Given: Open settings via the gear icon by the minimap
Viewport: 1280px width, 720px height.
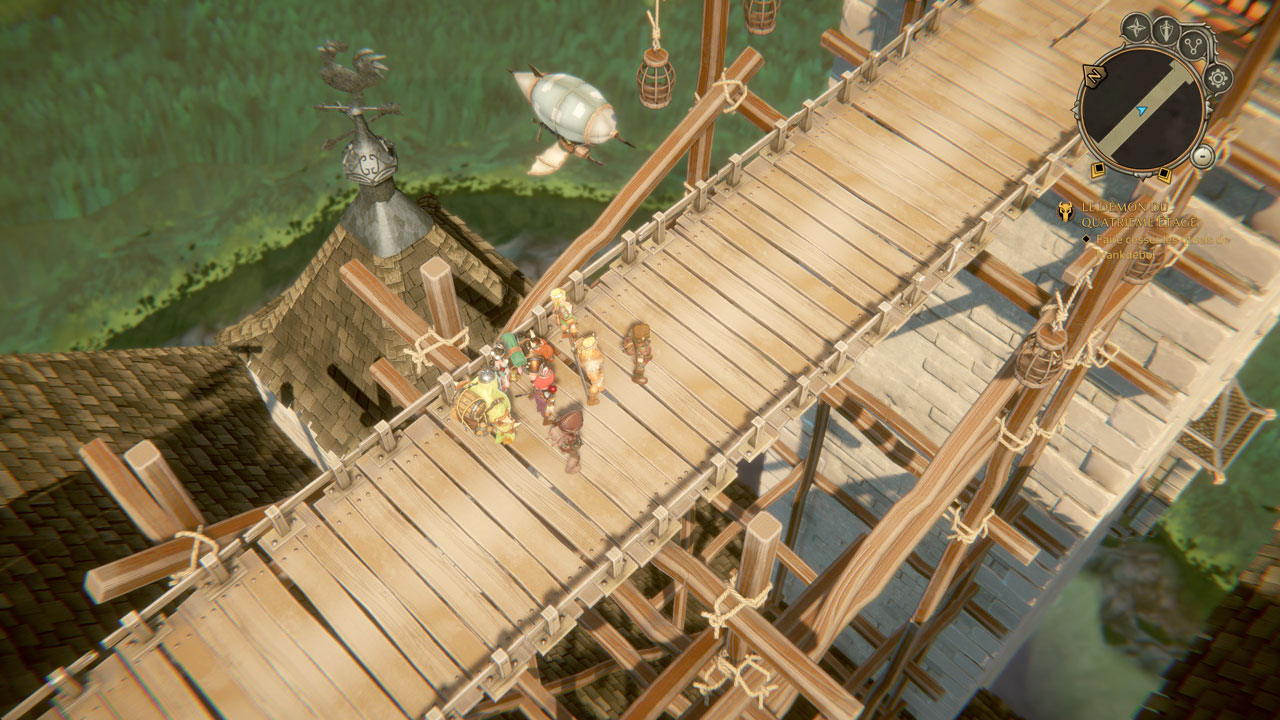Looking at the screenshot, I should click(1219, 79).
